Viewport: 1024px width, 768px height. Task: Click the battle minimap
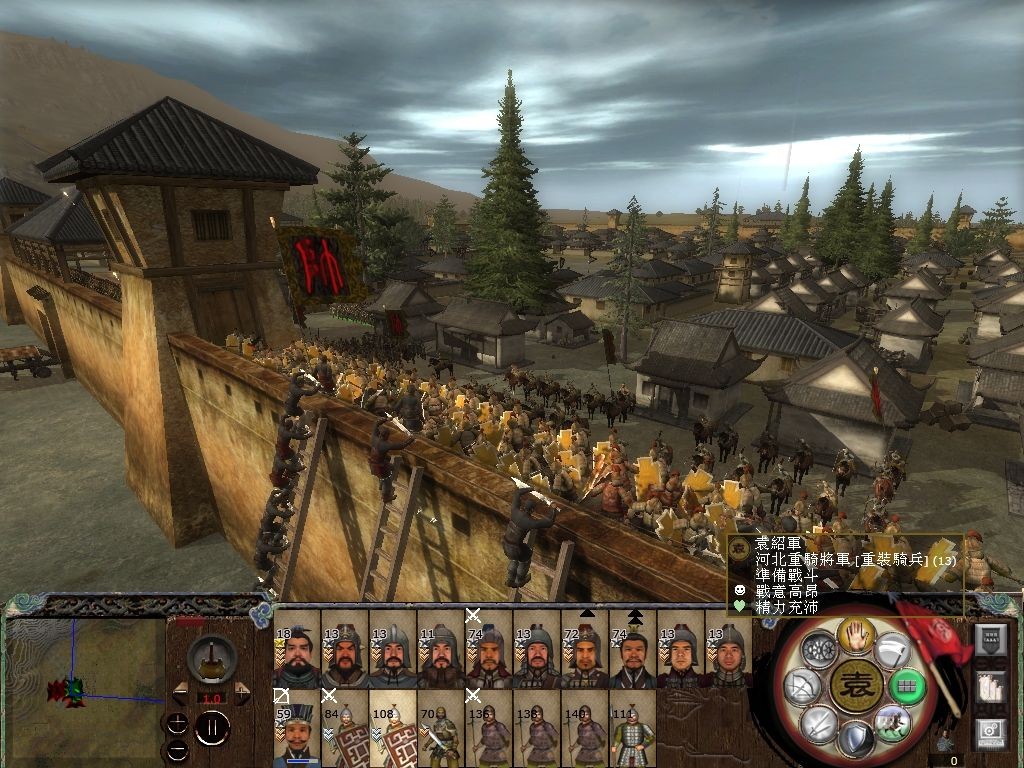(84, 686)
